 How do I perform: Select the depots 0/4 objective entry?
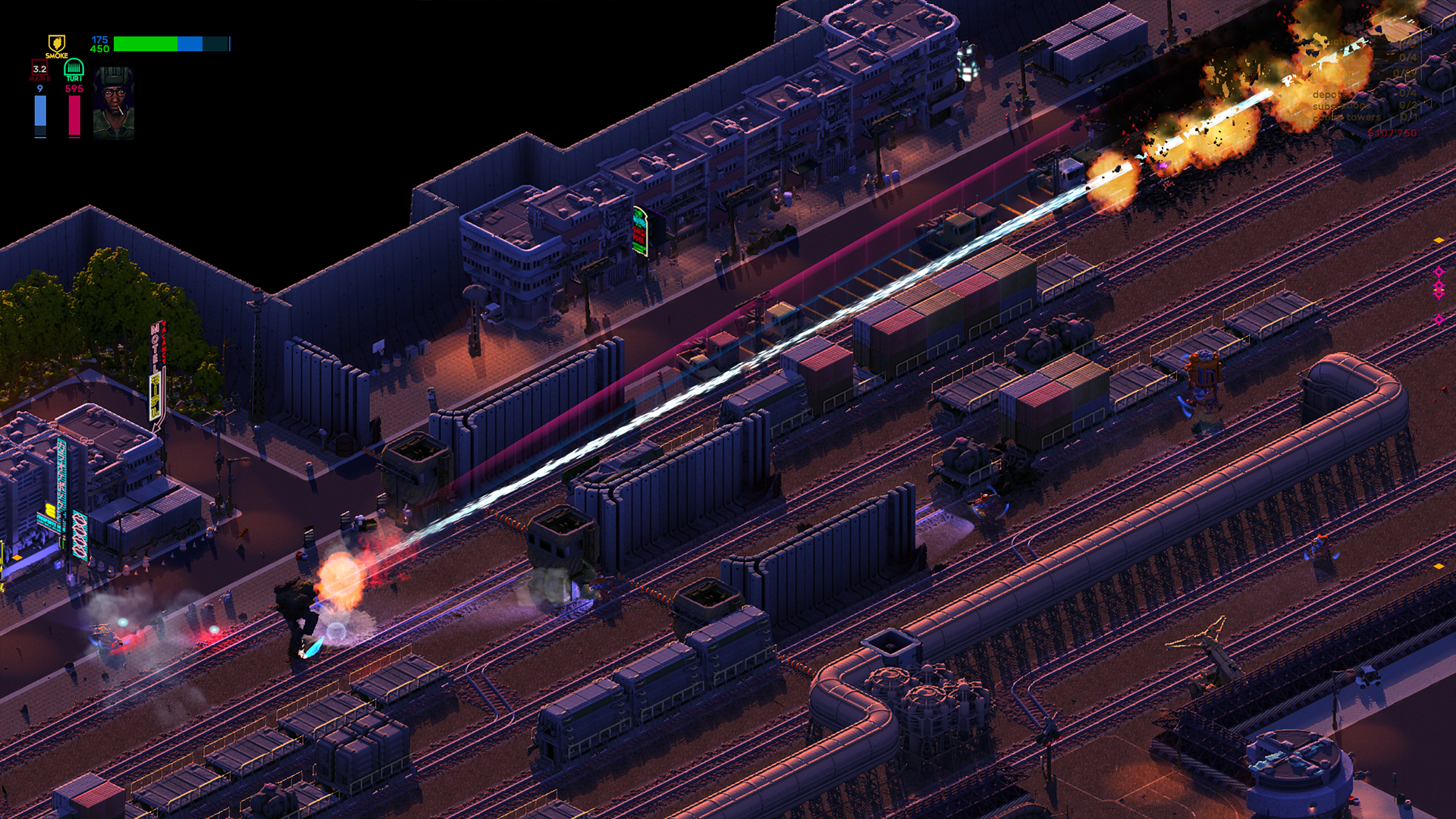click(x=1357, y=94)
